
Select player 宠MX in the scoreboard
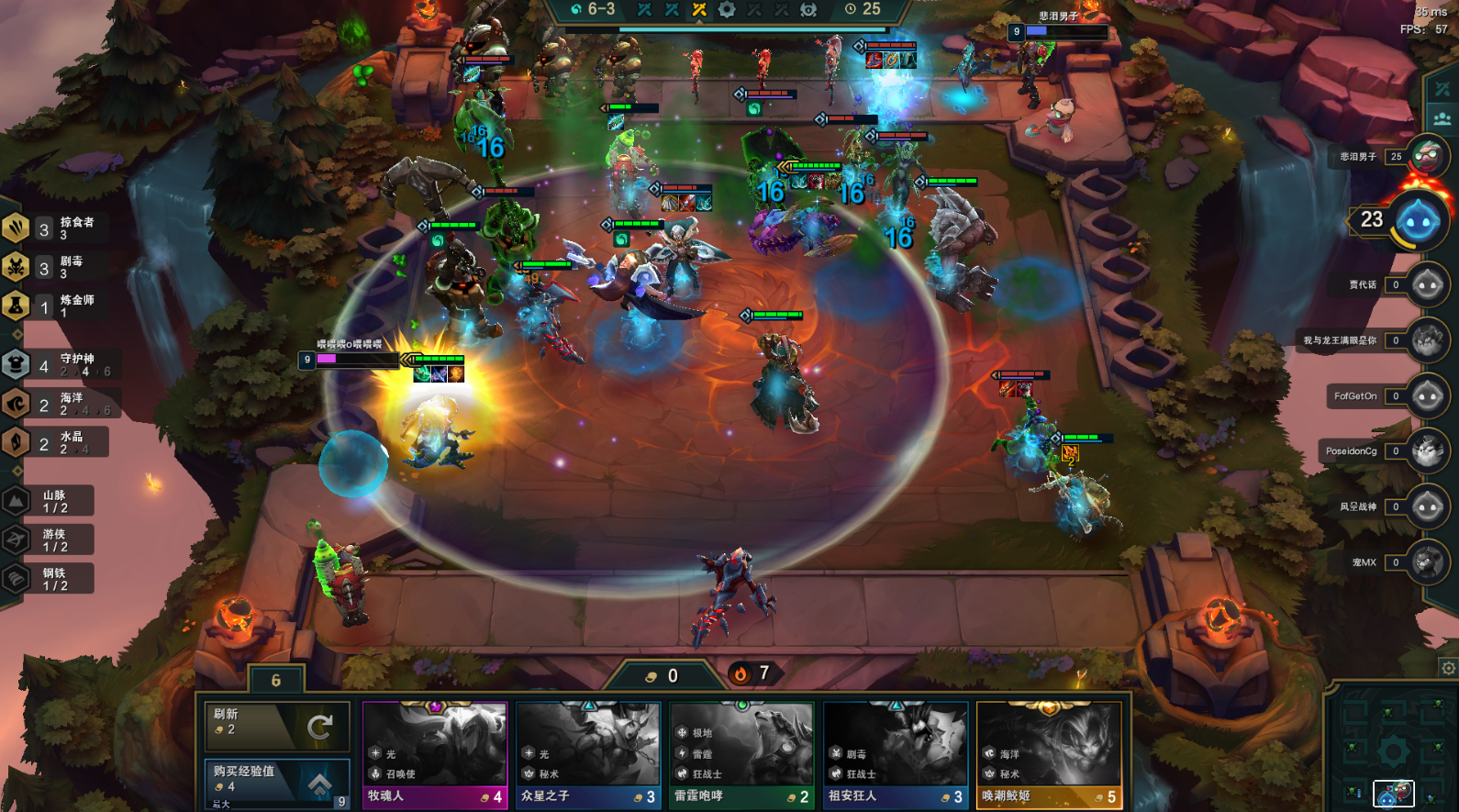(1427, 562)
